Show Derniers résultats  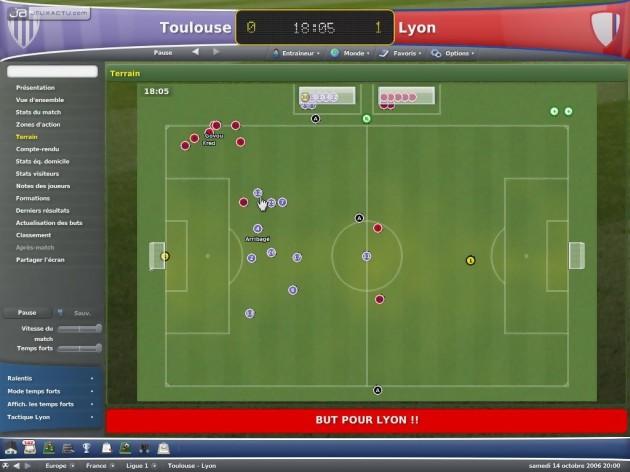pyautogui.click(x=42, y=210)
